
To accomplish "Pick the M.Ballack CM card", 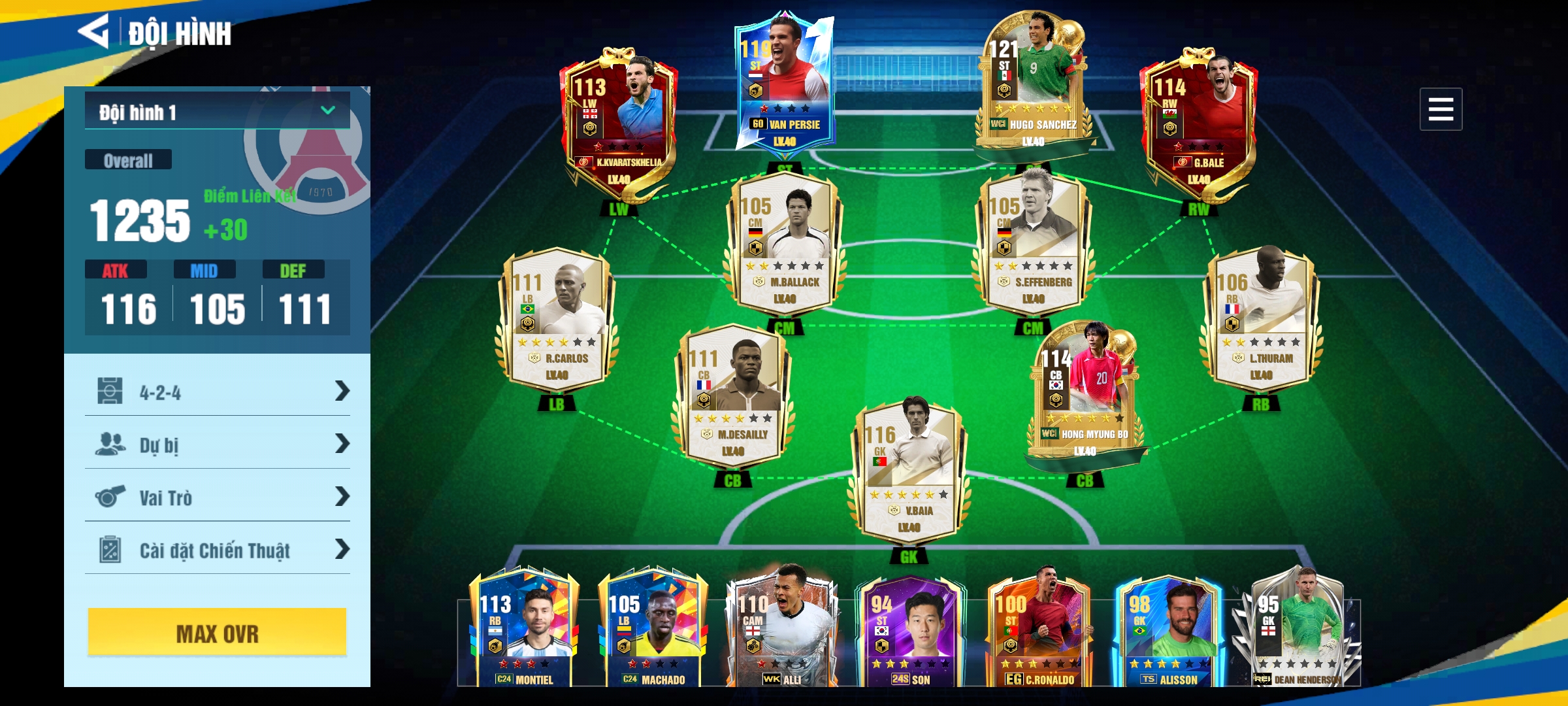I will point(784,242).
